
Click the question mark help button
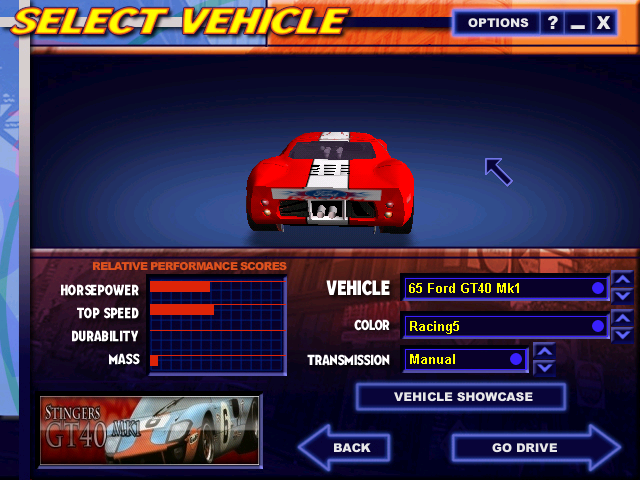553,23
